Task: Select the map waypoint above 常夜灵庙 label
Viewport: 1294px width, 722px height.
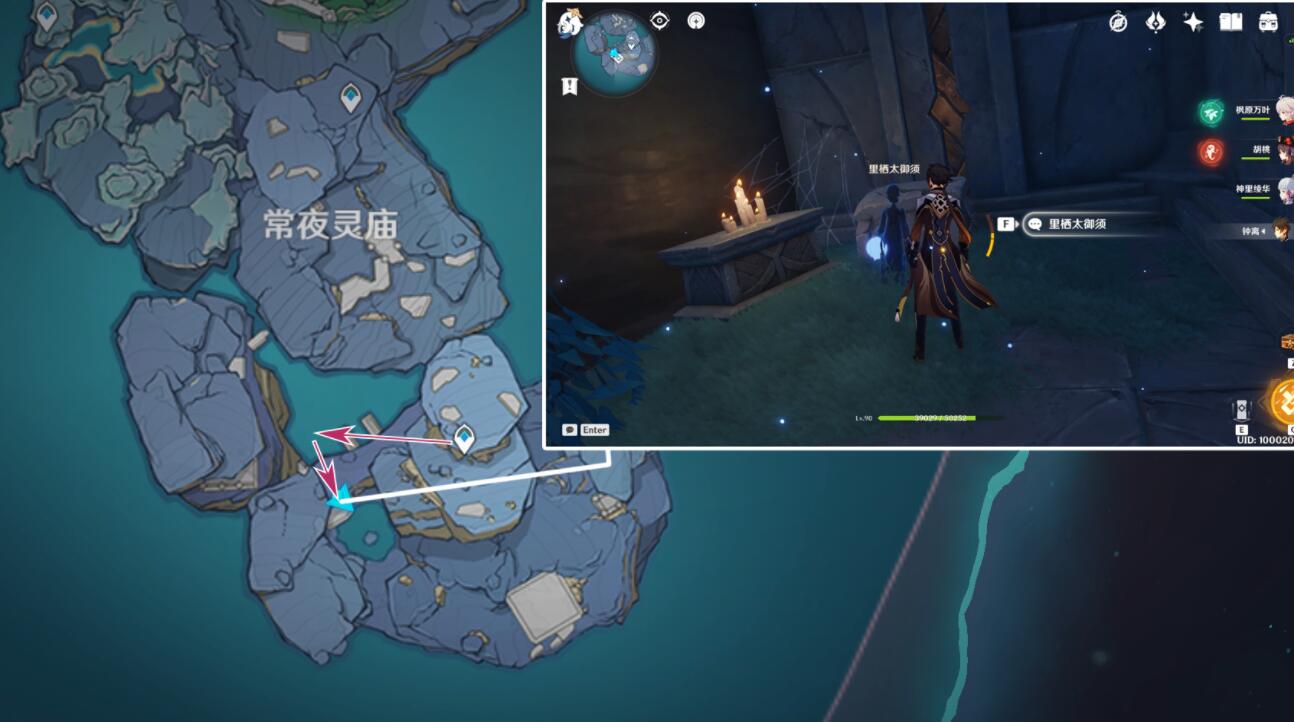Action: click(x=350, y=97)
